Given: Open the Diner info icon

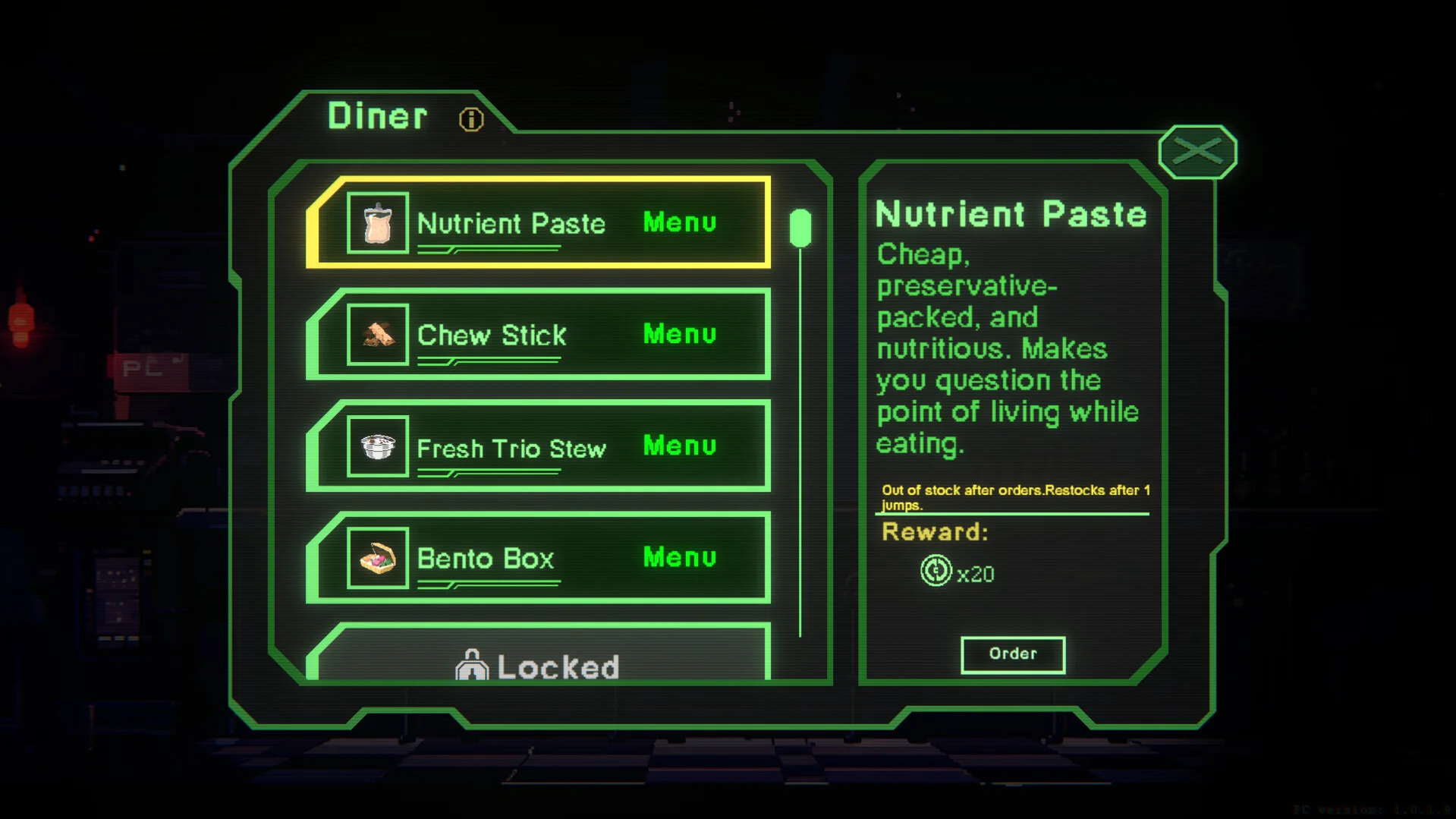Looking at the screenshot, I should click(x=470, y=119).
